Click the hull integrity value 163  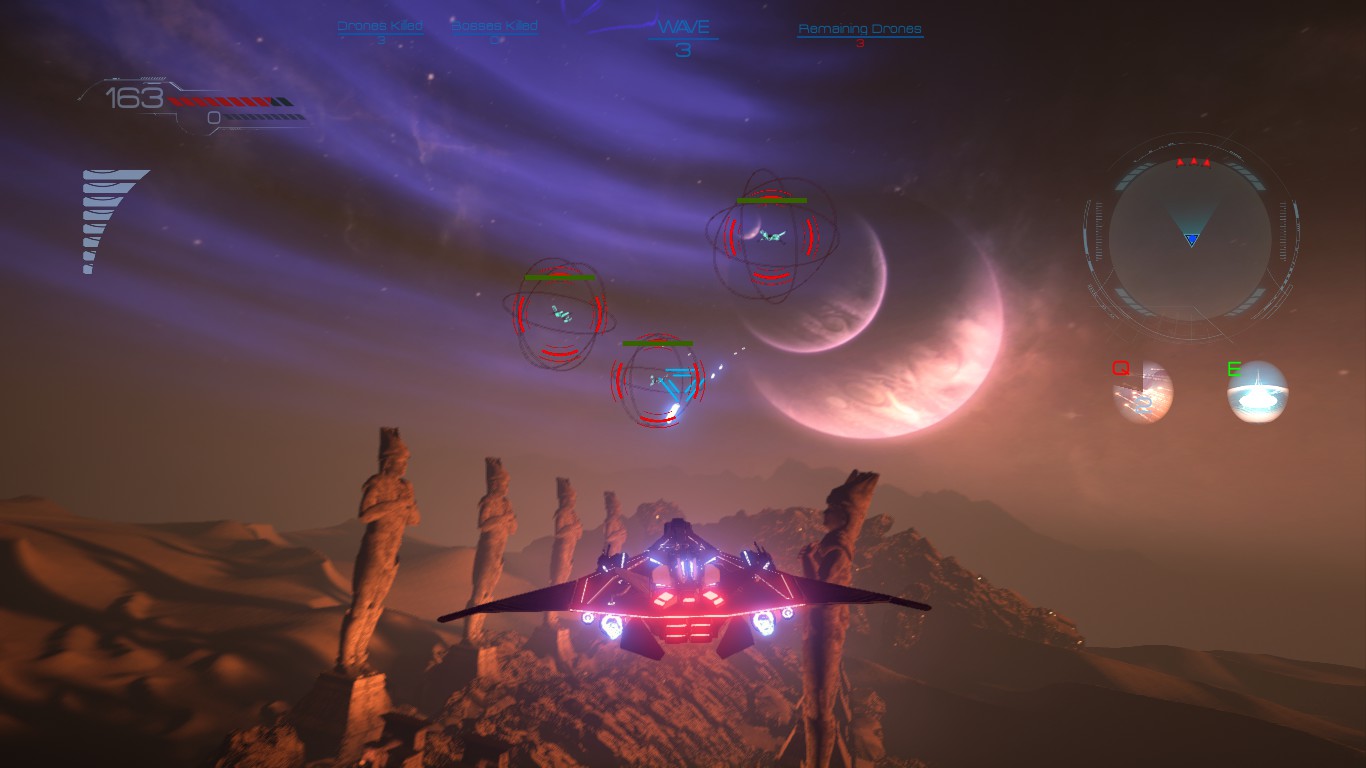coord(137,97)
